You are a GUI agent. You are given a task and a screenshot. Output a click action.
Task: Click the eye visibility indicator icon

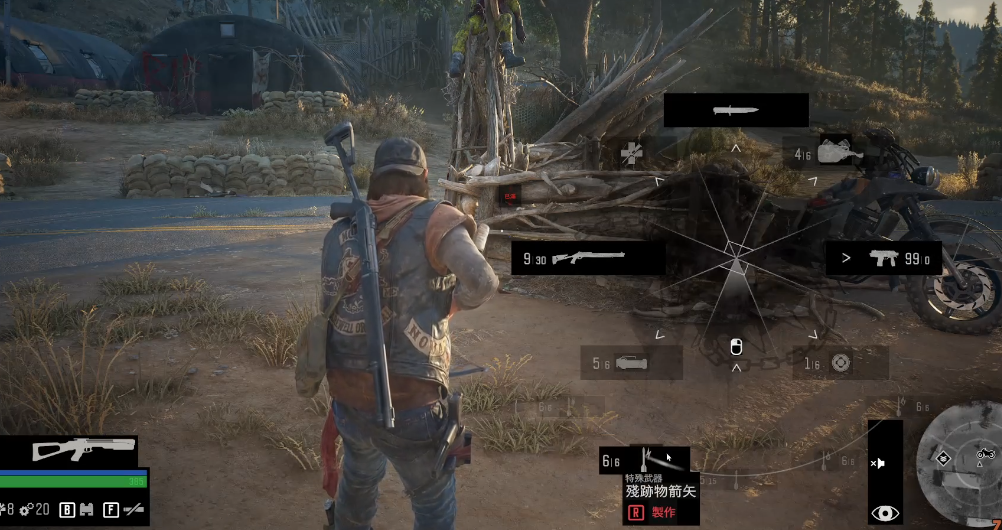(x=884, y=513)
